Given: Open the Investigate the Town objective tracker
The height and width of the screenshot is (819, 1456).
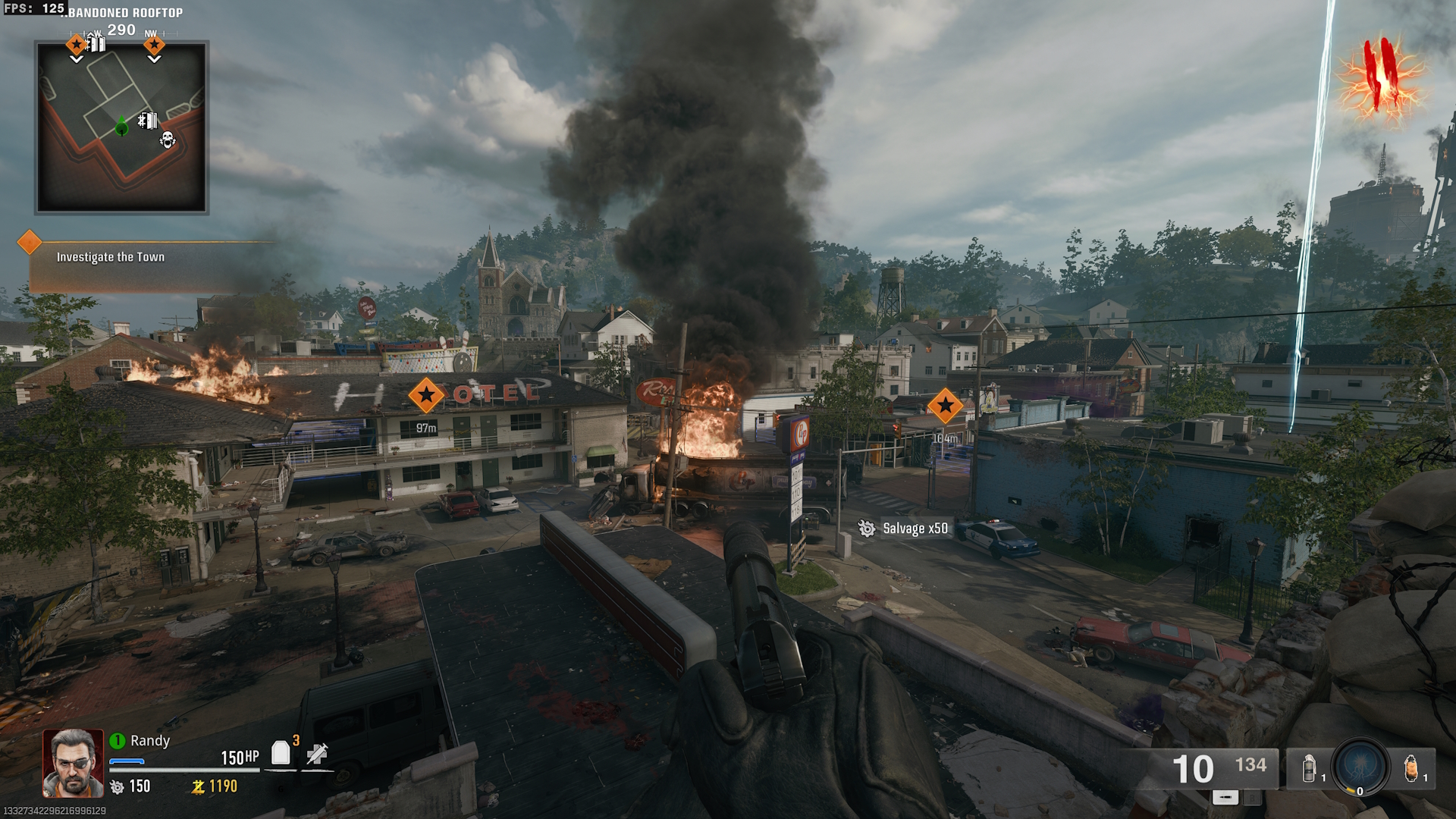Looking at the screenshot, I should [x=111, y=257].
